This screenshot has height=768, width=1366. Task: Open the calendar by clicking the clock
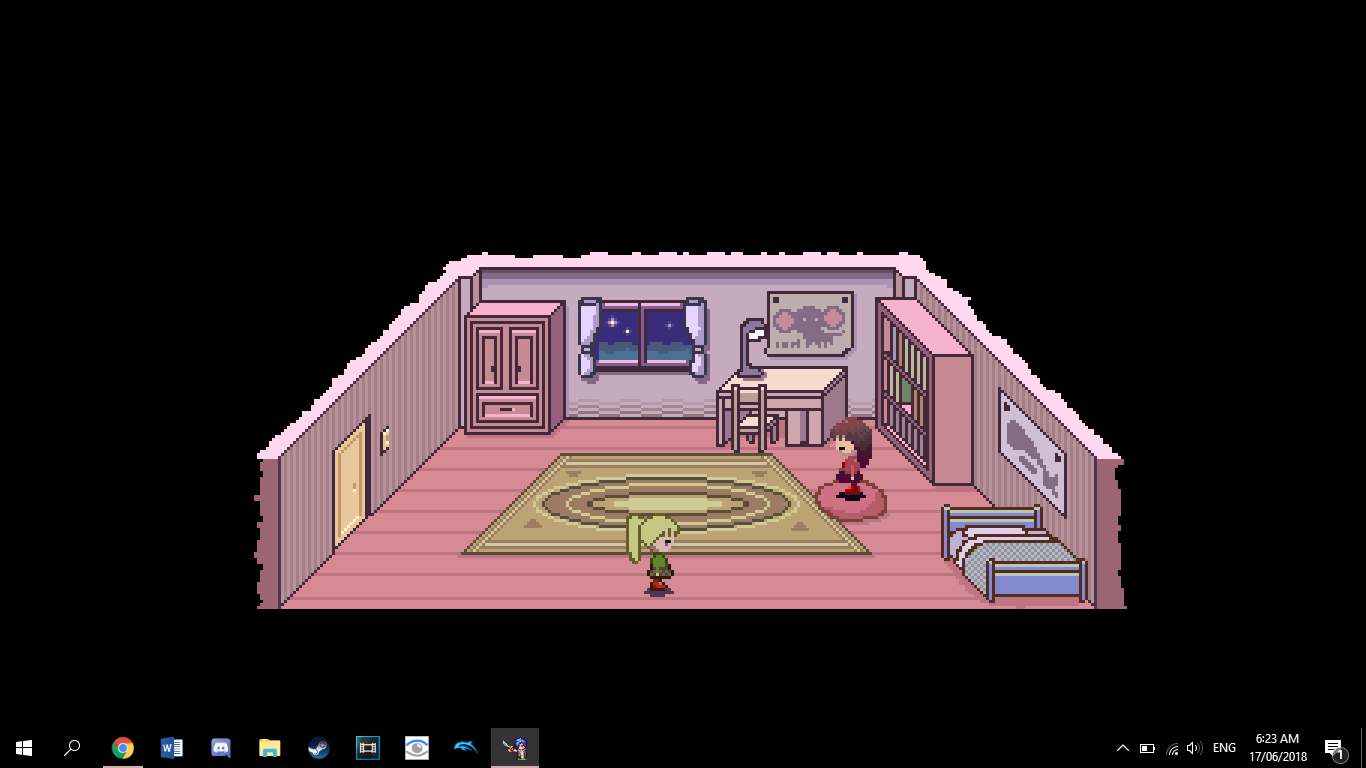pos(1277,747)
